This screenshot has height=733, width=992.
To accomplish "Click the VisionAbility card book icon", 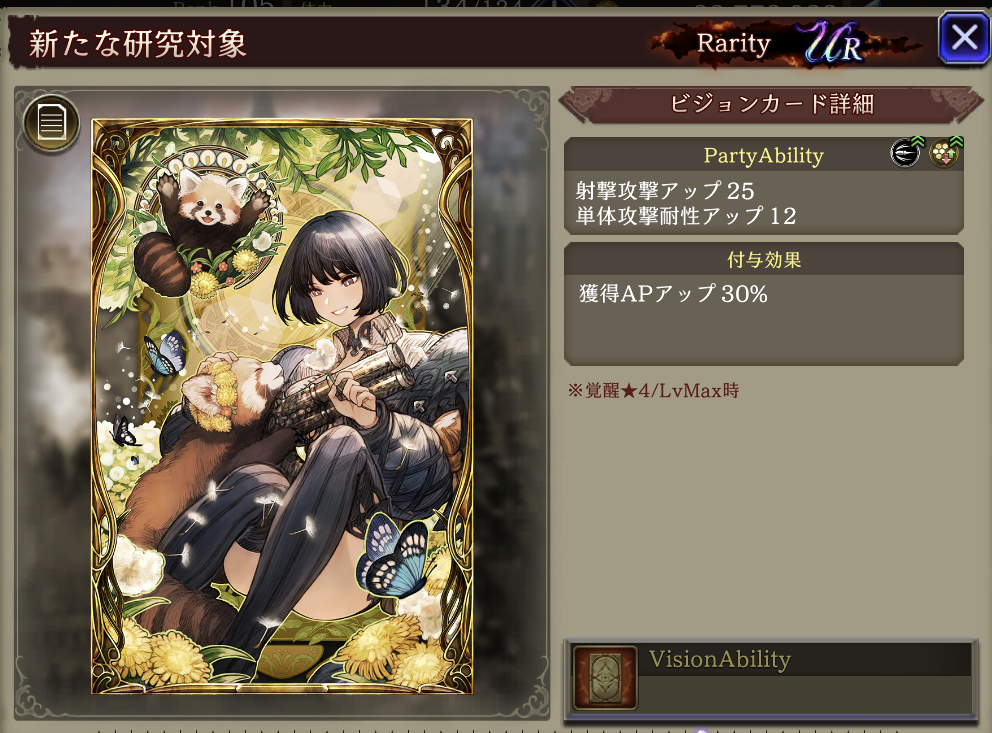I will tap(603, 678).
